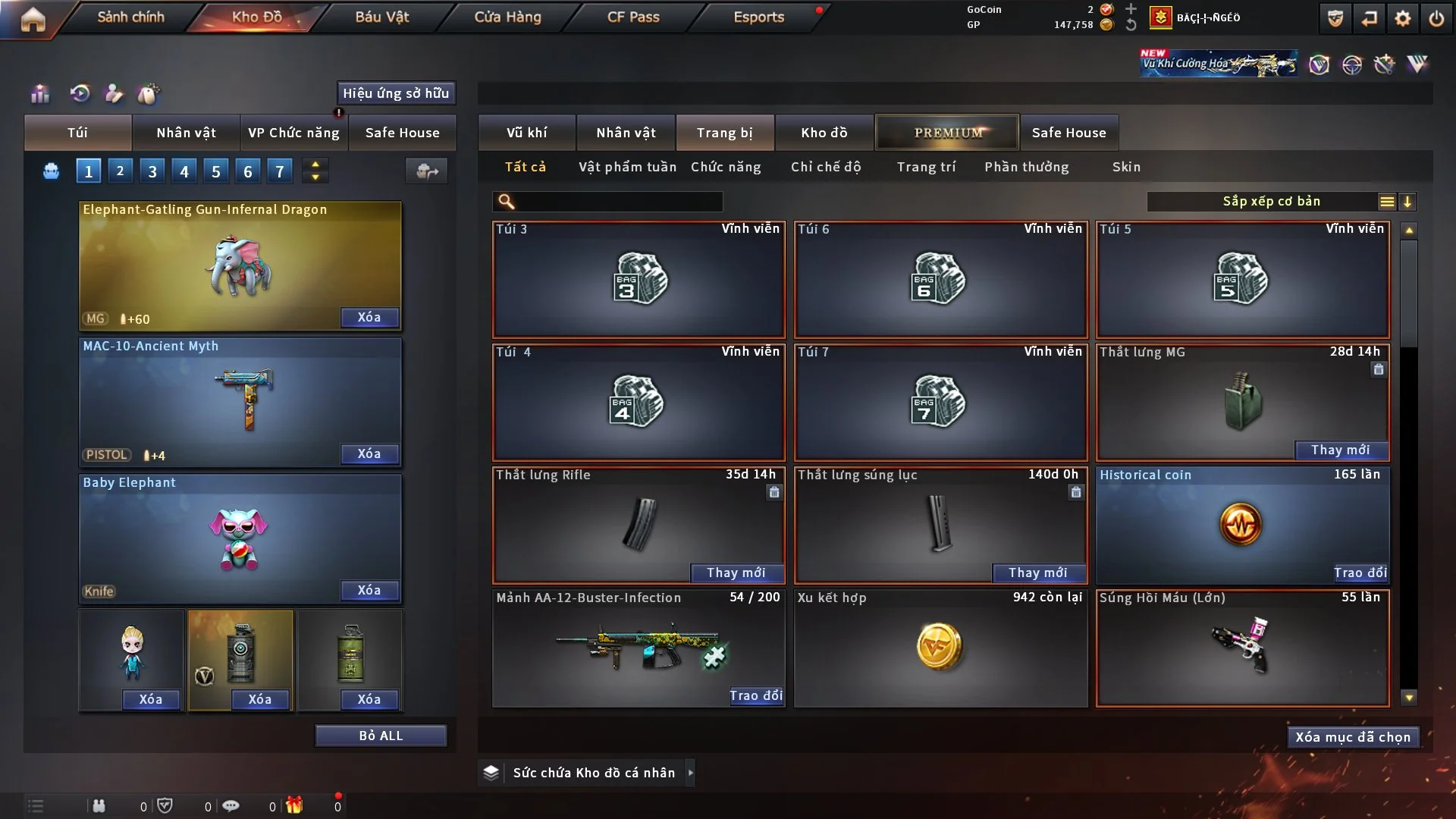Renew the Thắt lưng Rifle item
The width and height of the screenshot is (1456, 819).
coord(736,573)
